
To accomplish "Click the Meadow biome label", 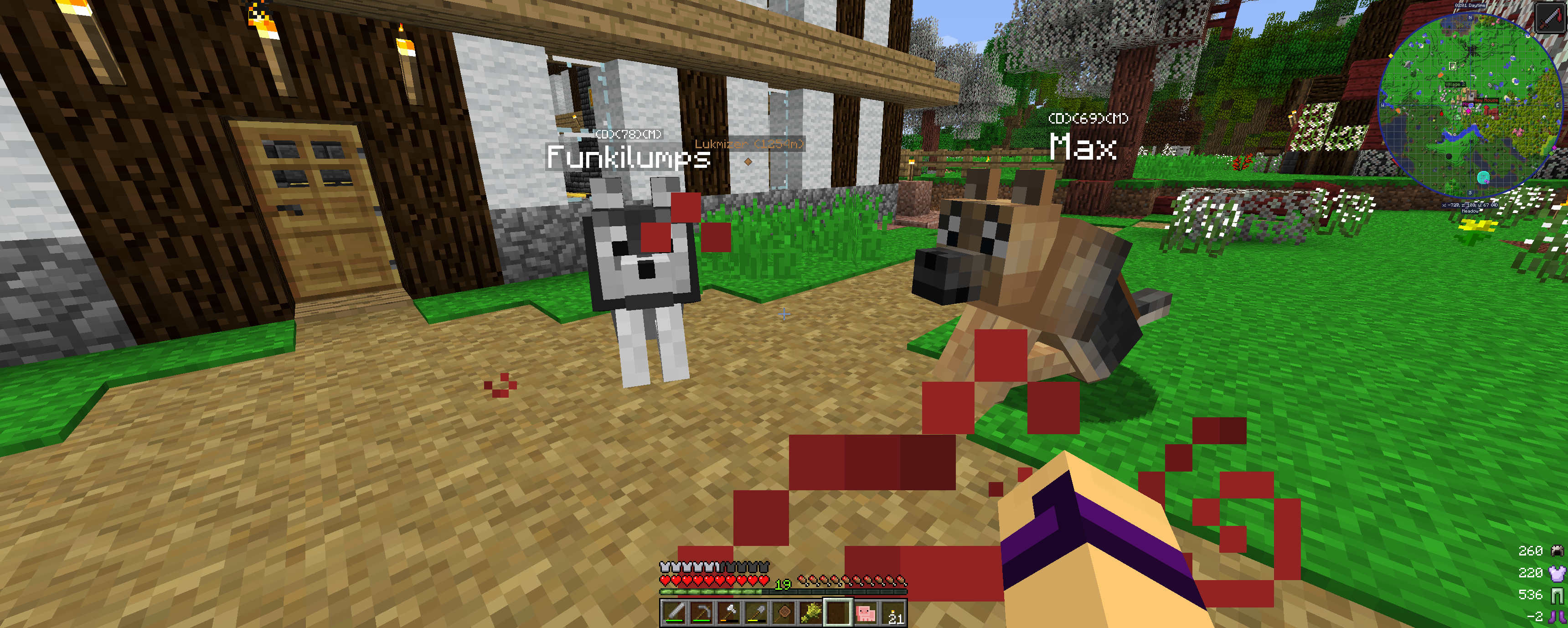I will [1470, 211].
